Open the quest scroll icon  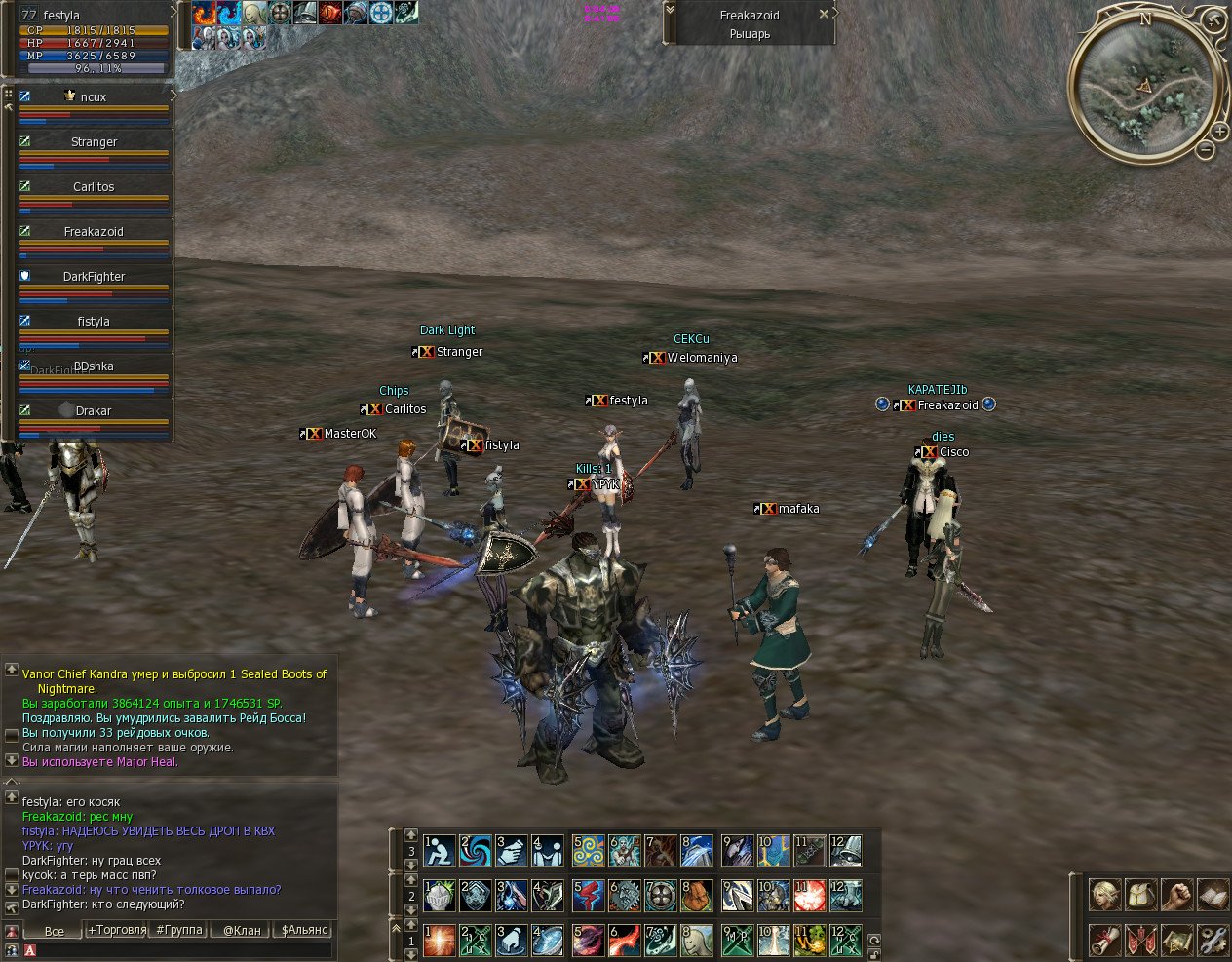1104,940
